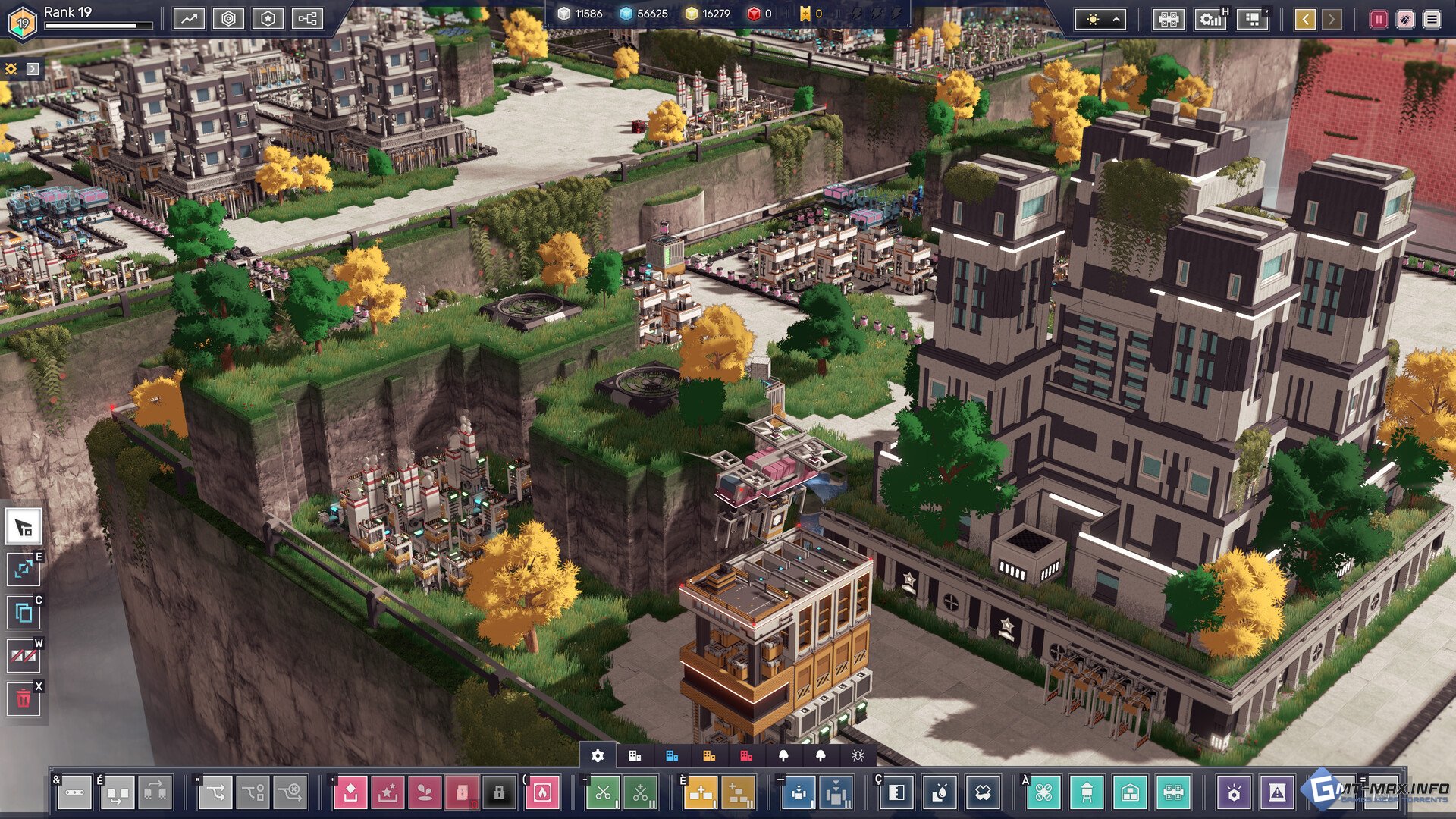Open the gear tab above the toolbar
Image resolution: width=1456 pixels, height=819 pixels.
click(x=598, y=755)
